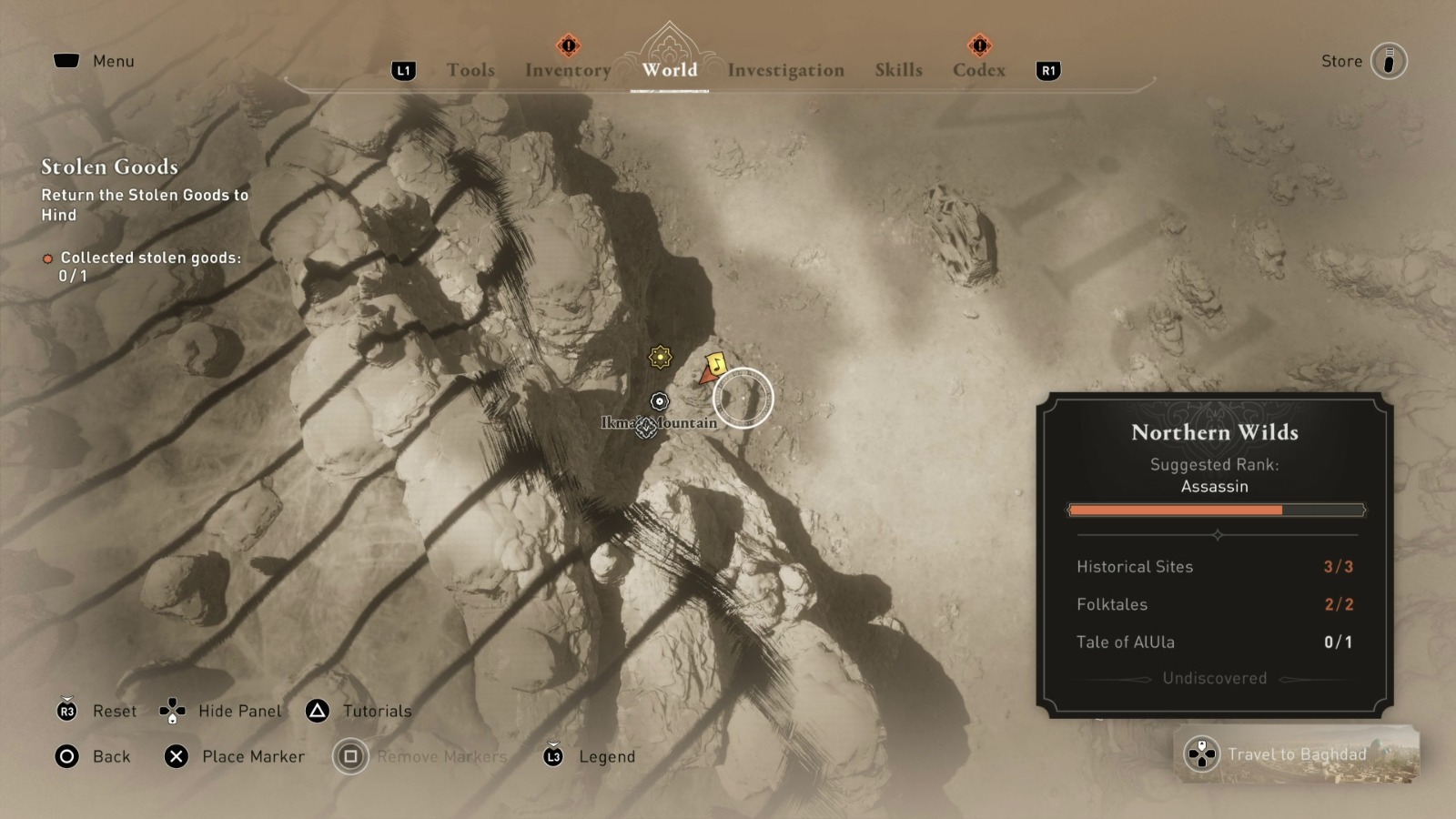Select the Skills menu tab
The height and width of the screenshot is (819, 1456).
898,70
